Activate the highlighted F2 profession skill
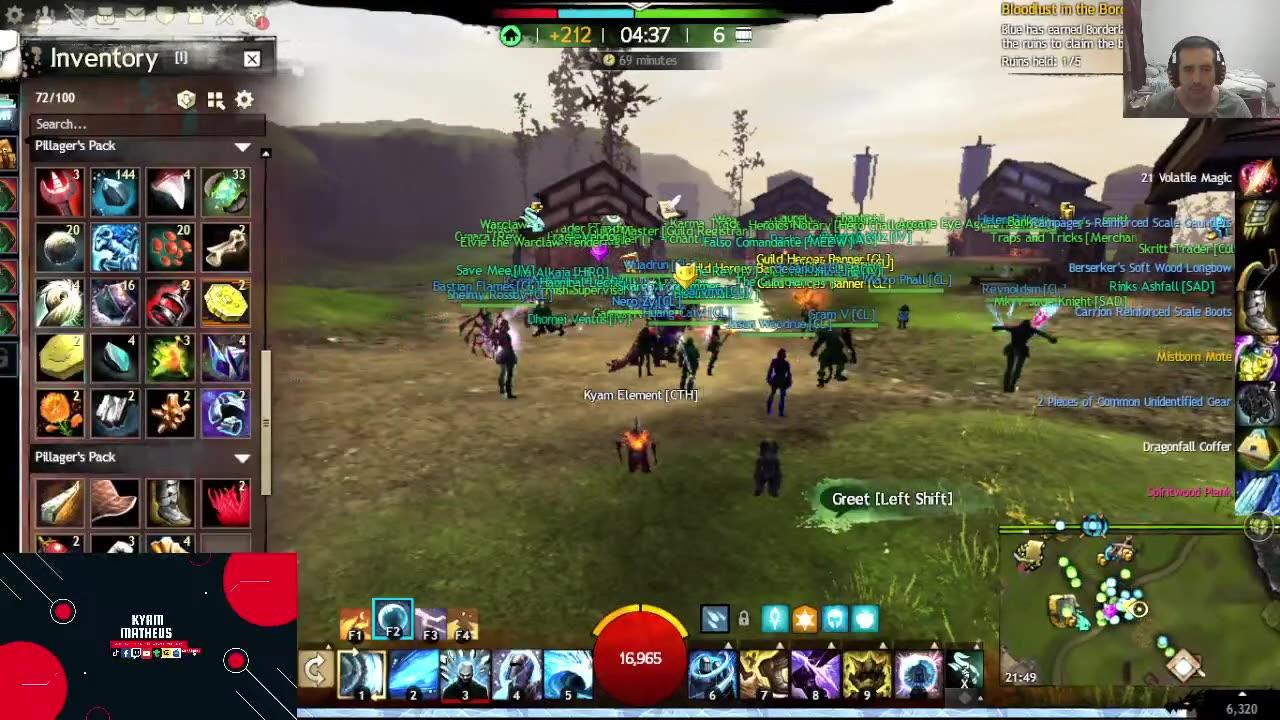Screen dimensions: 1280x720 392,618
